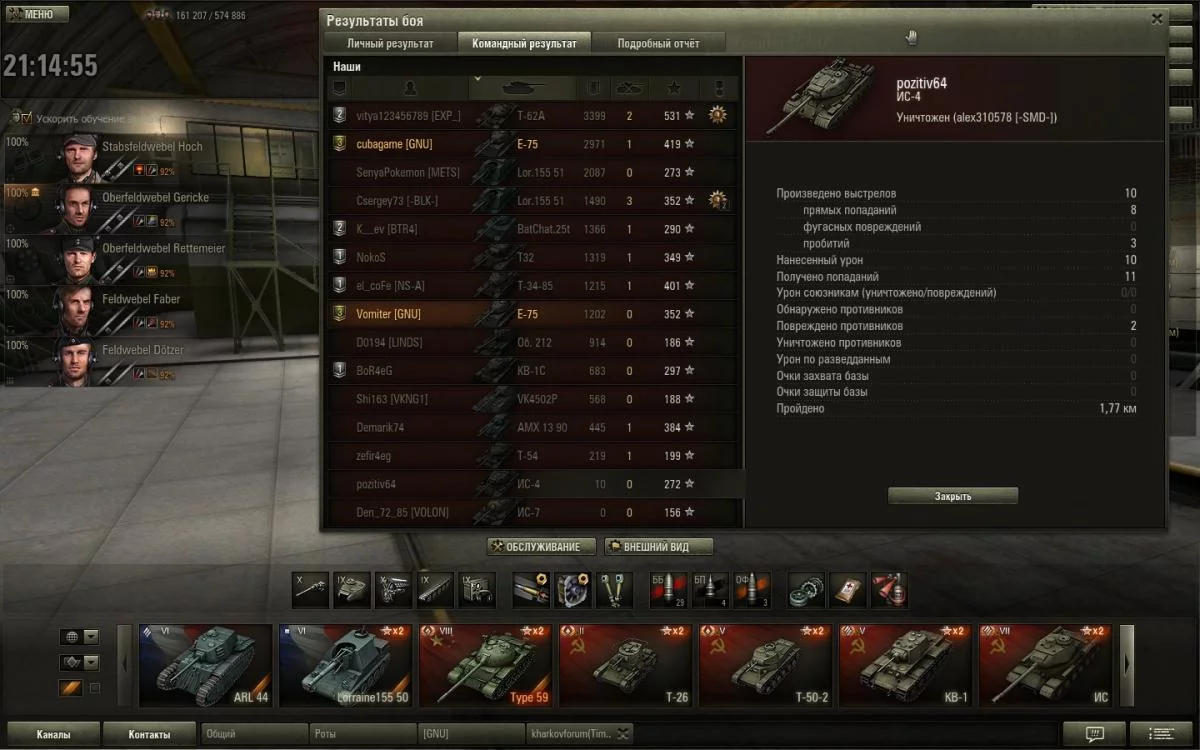Image resolution: width=1200 pixels, height=750 pixels.
Task: Switch to the Подробный отчёт tab
Action: [x=658, y=44]
